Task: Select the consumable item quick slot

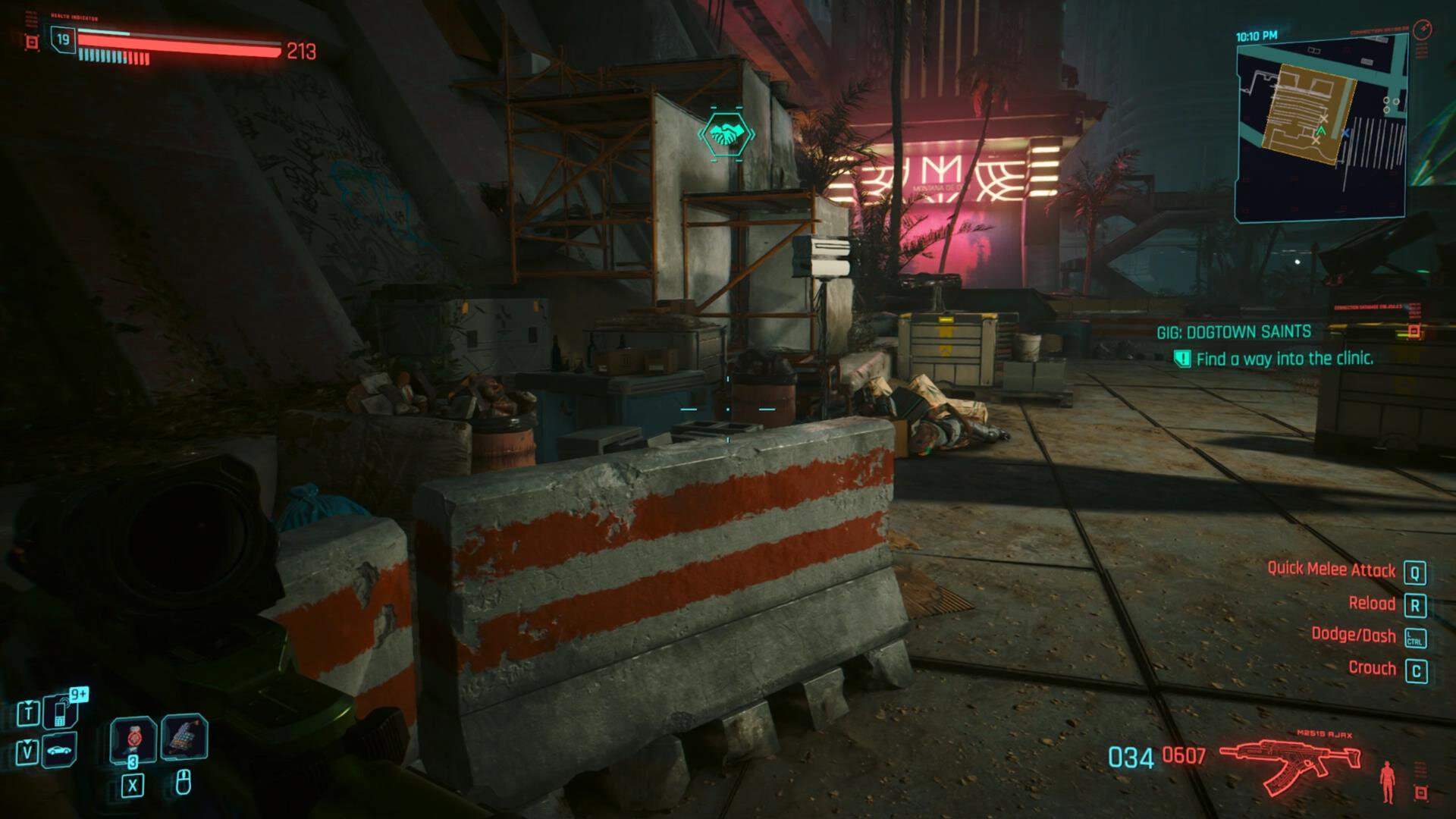Action: (184, 736)
